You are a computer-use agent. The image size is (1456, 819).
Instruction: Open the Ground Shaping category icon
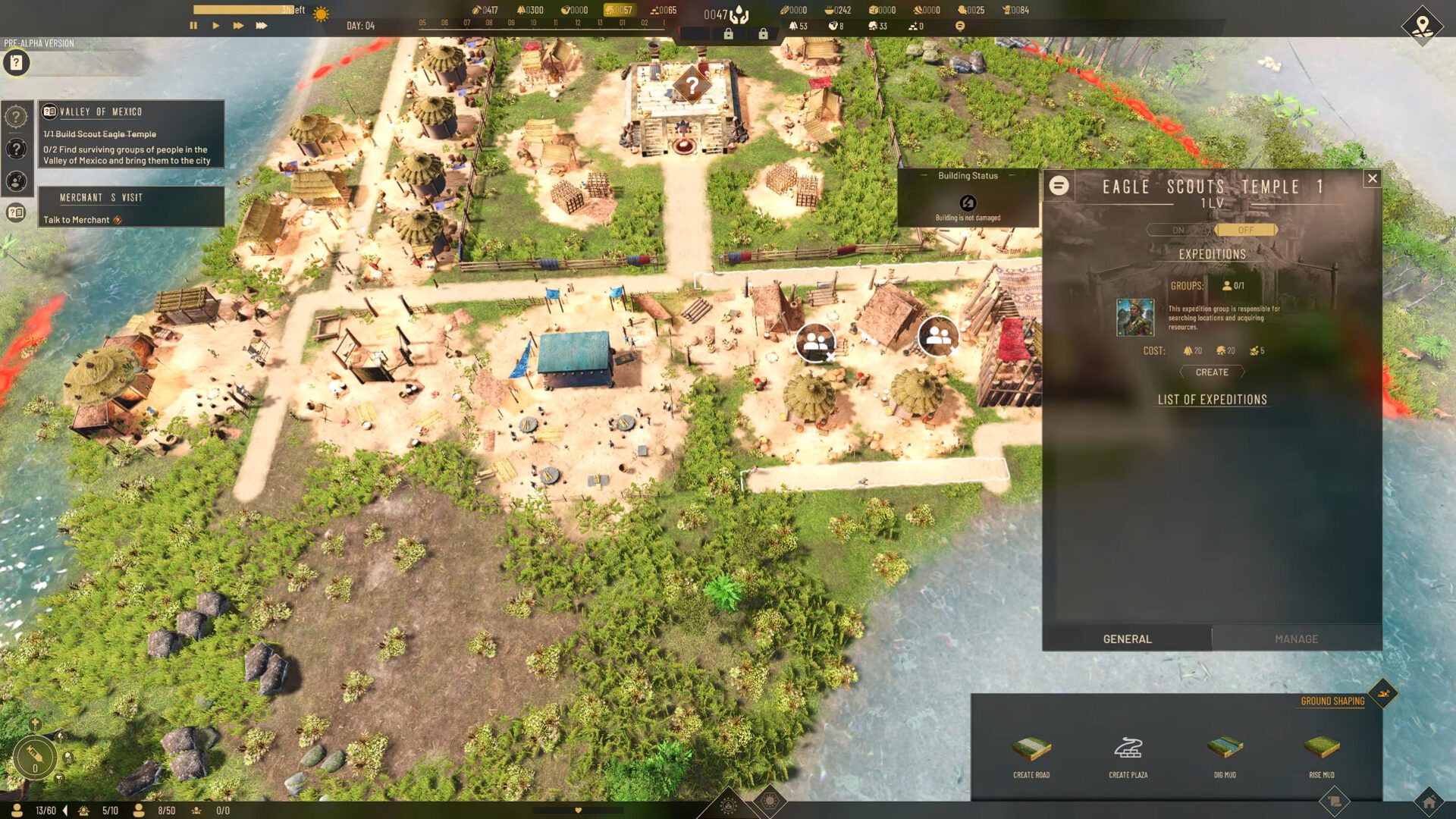1383,693
